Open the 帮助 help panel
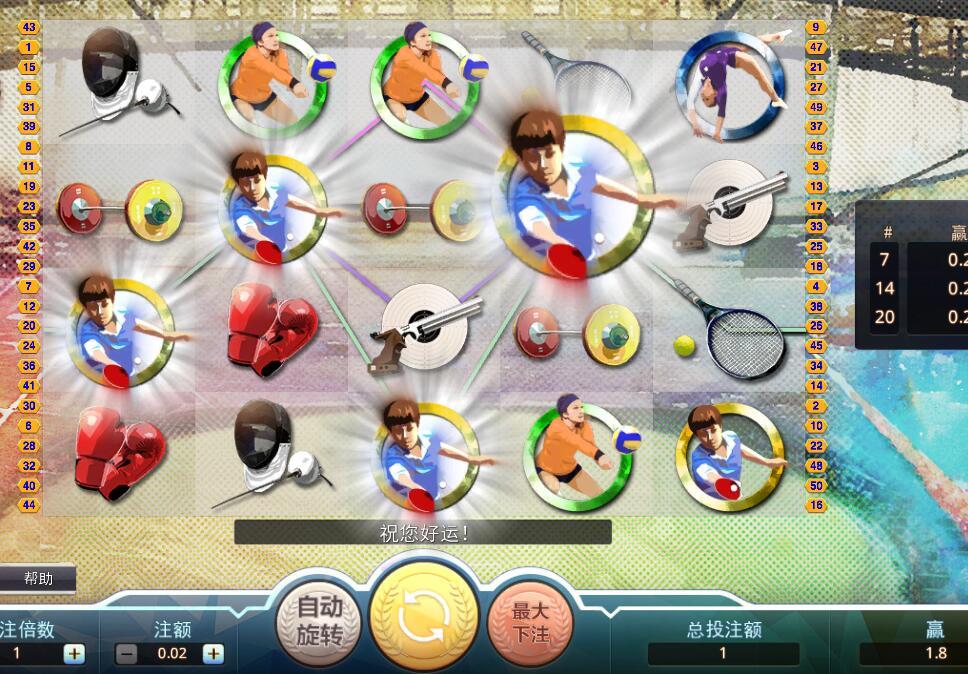Image resolution: width=968 pixels, height=674 pixels. click(x=38, y=578)
